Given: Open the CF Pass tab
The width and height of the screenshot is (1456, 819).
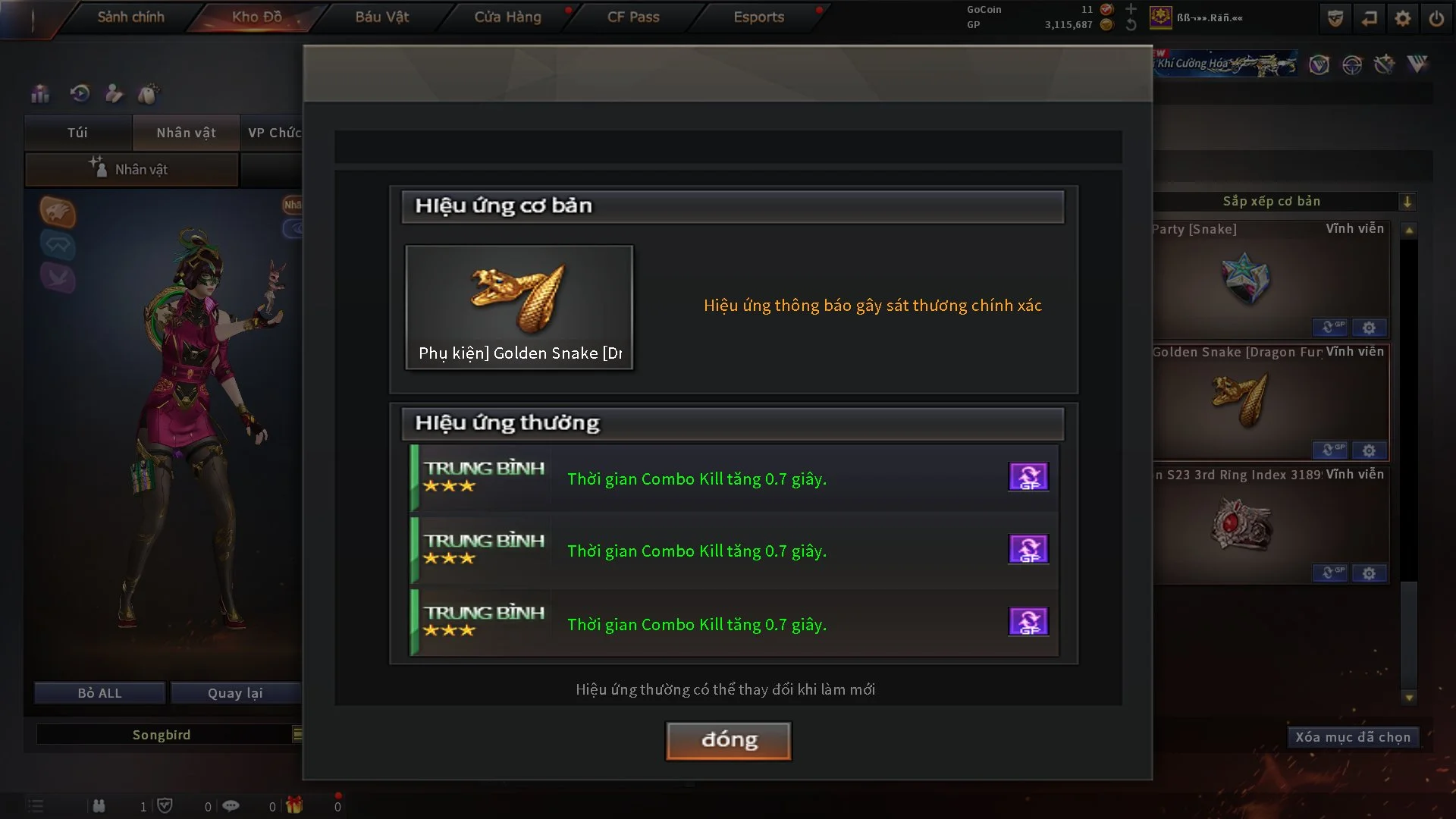Looking at the screenshot, I should (633, 17).
